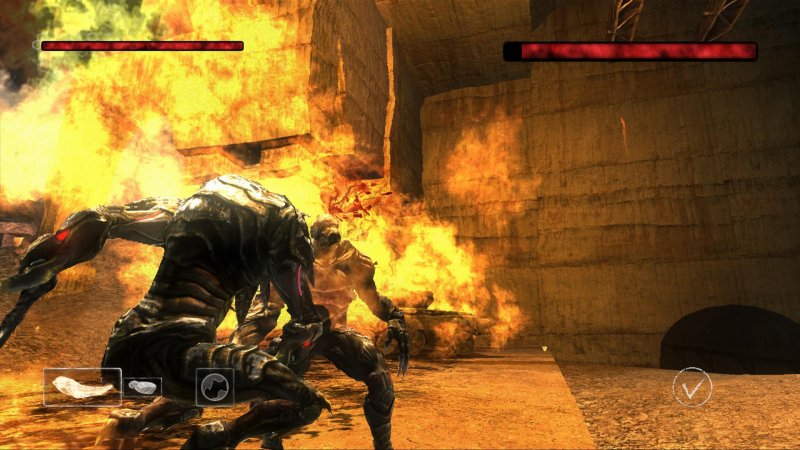Switch to the small secondary item slot
Viewport: 800px width, 450px height.
[x=143, y=387]
